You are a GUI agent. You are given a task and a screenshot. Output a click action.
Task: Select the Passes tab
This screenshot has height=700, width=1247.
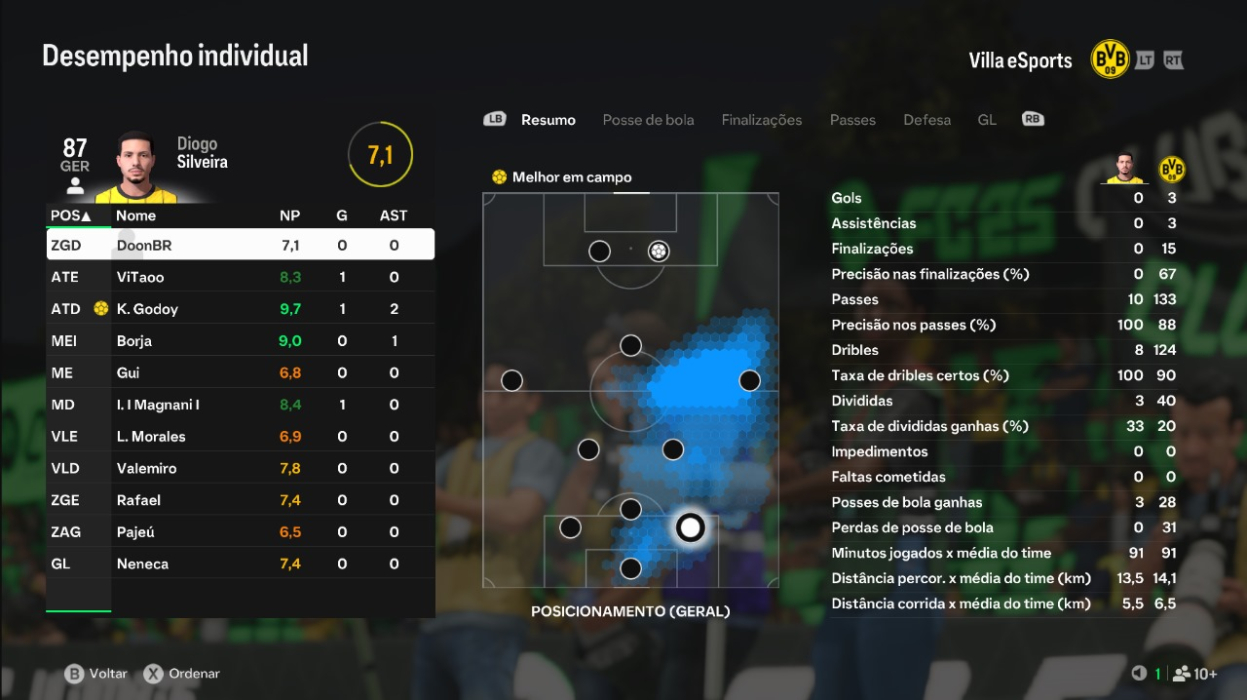[x=852, y=120]
